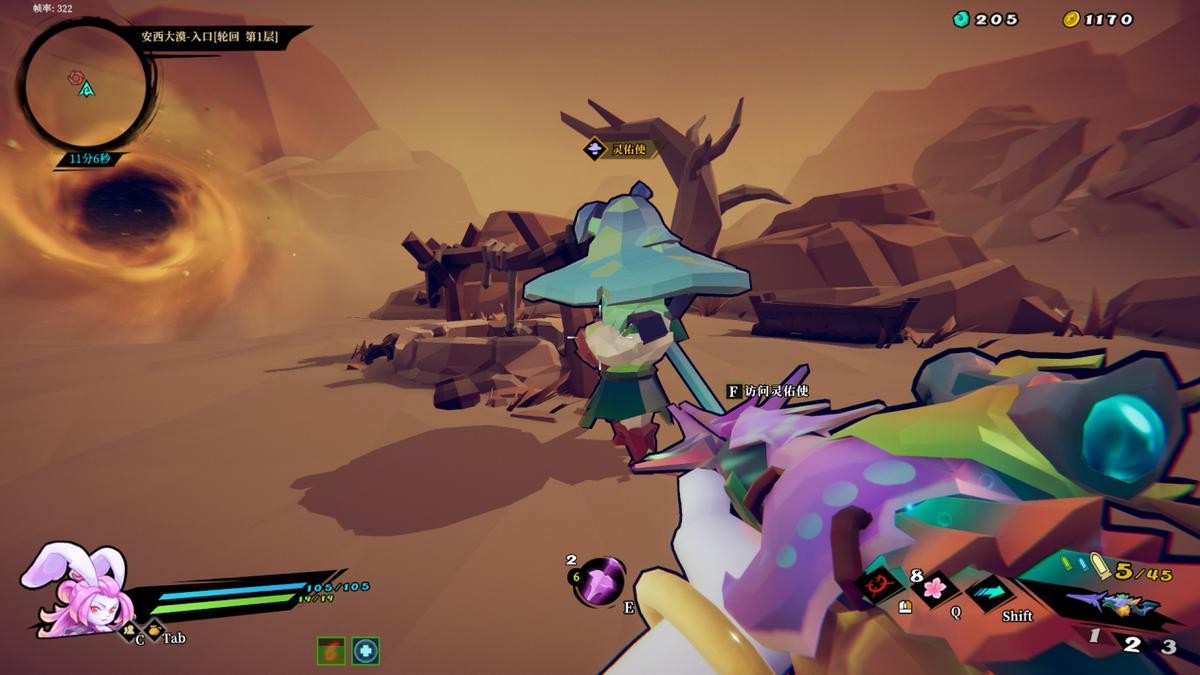The image size is (1200, 675).
Task: Click the orange flame buff icon
Action: pyautogui.click(x=331, y=651)
